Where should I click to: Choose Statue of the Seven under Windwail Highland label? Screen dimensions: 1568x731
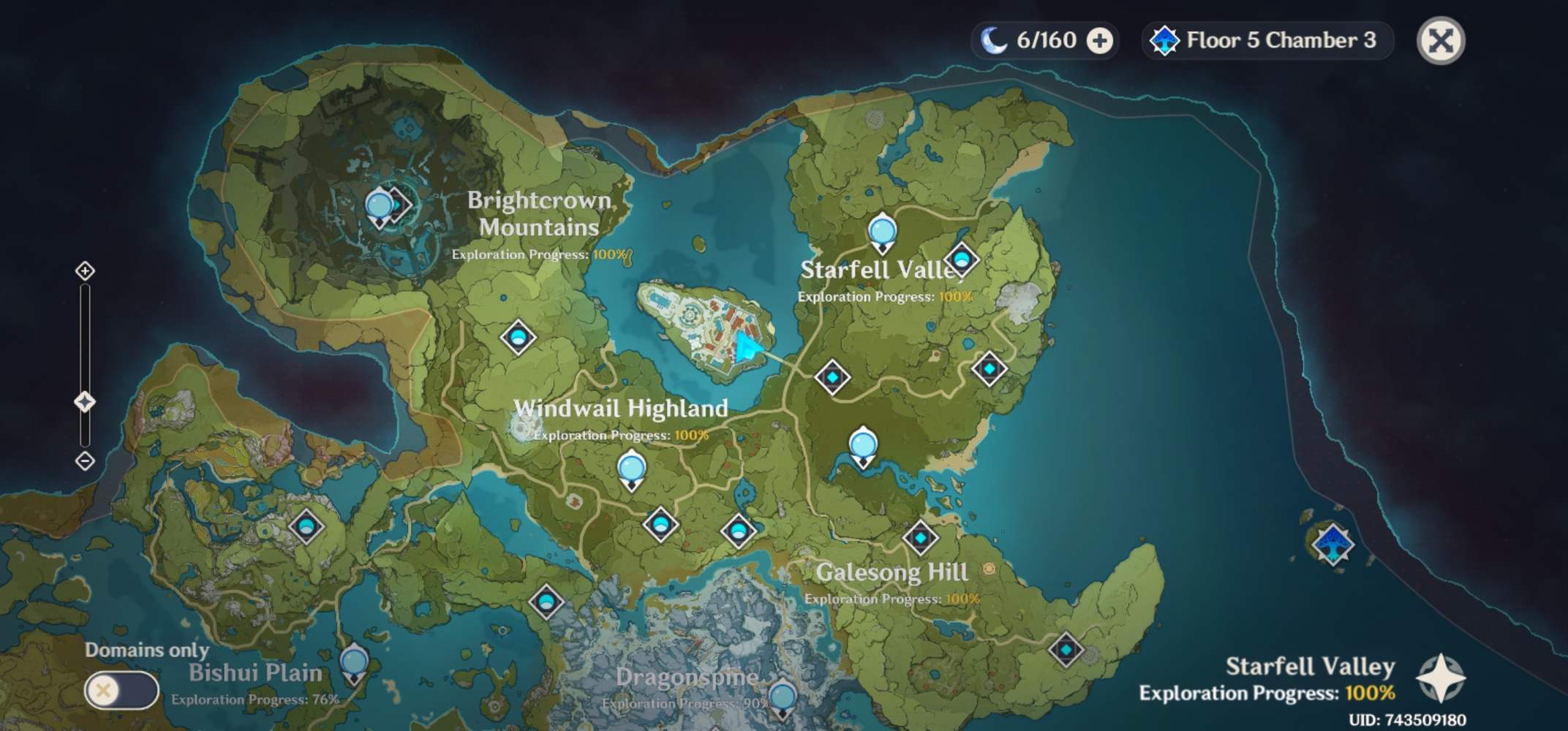[x=631, y=470]
